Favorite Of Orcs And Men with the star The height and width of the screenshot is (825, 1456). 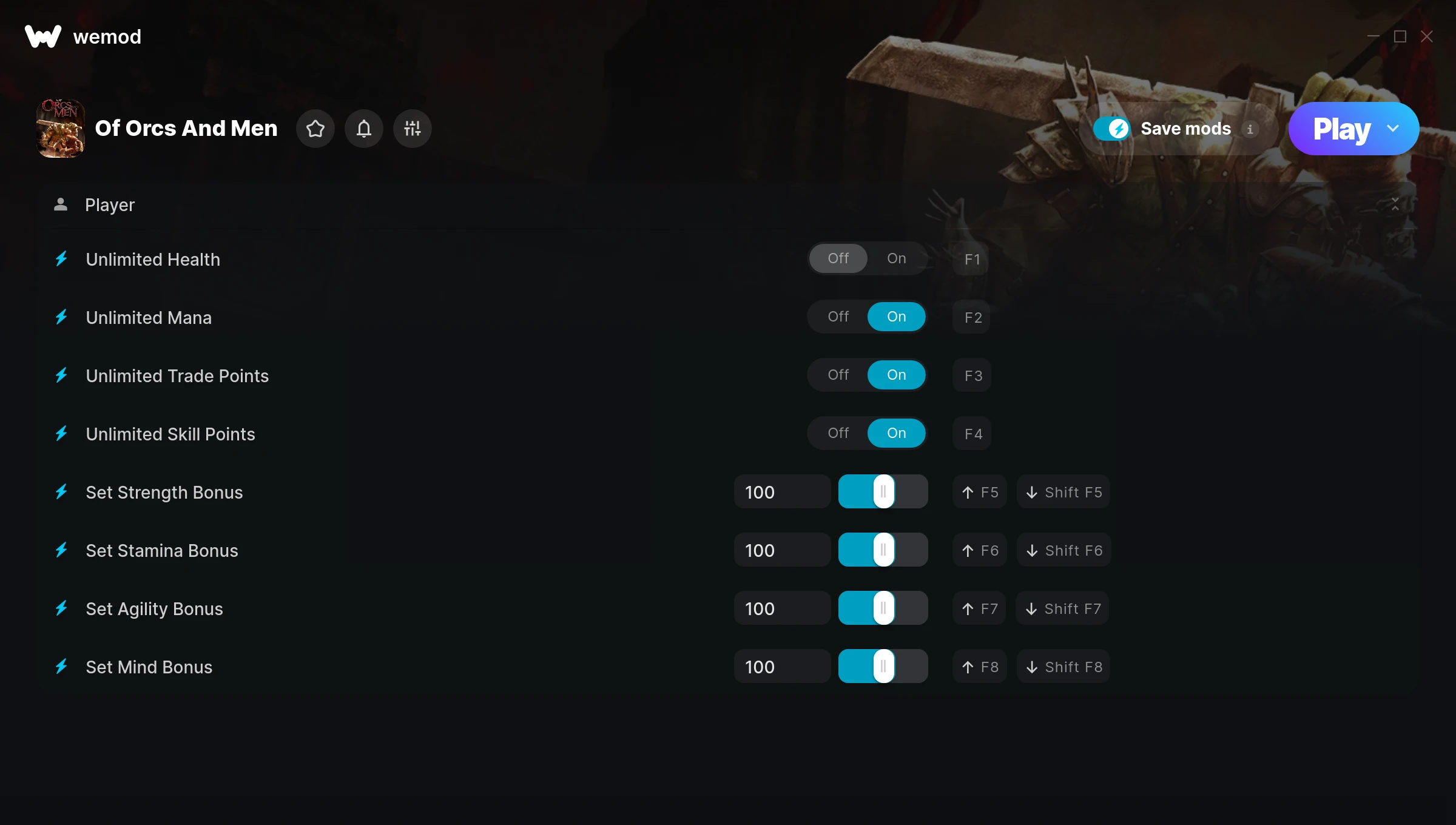click(315, 129)
